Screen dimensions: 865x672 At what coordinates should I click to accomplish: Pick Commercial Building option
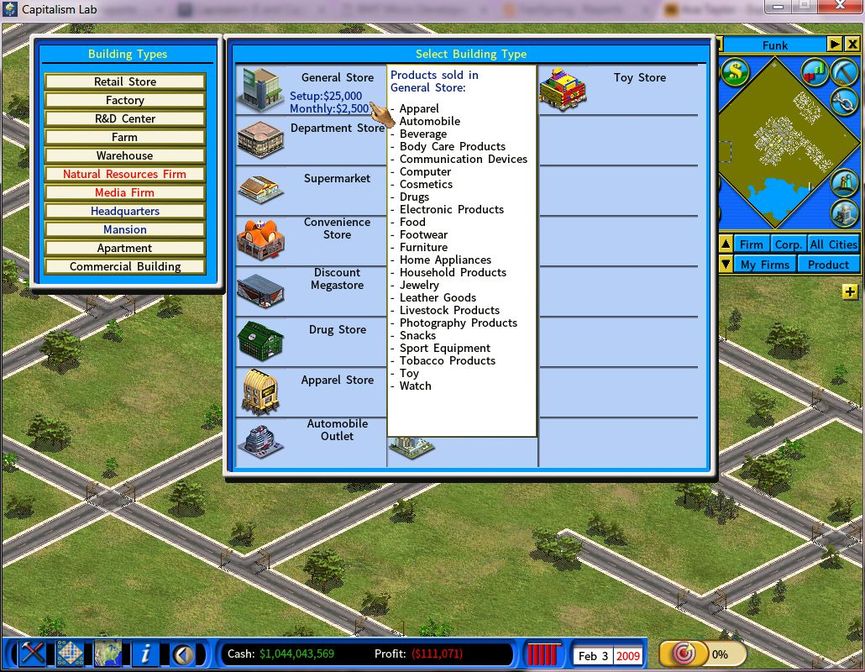[125, 267]
